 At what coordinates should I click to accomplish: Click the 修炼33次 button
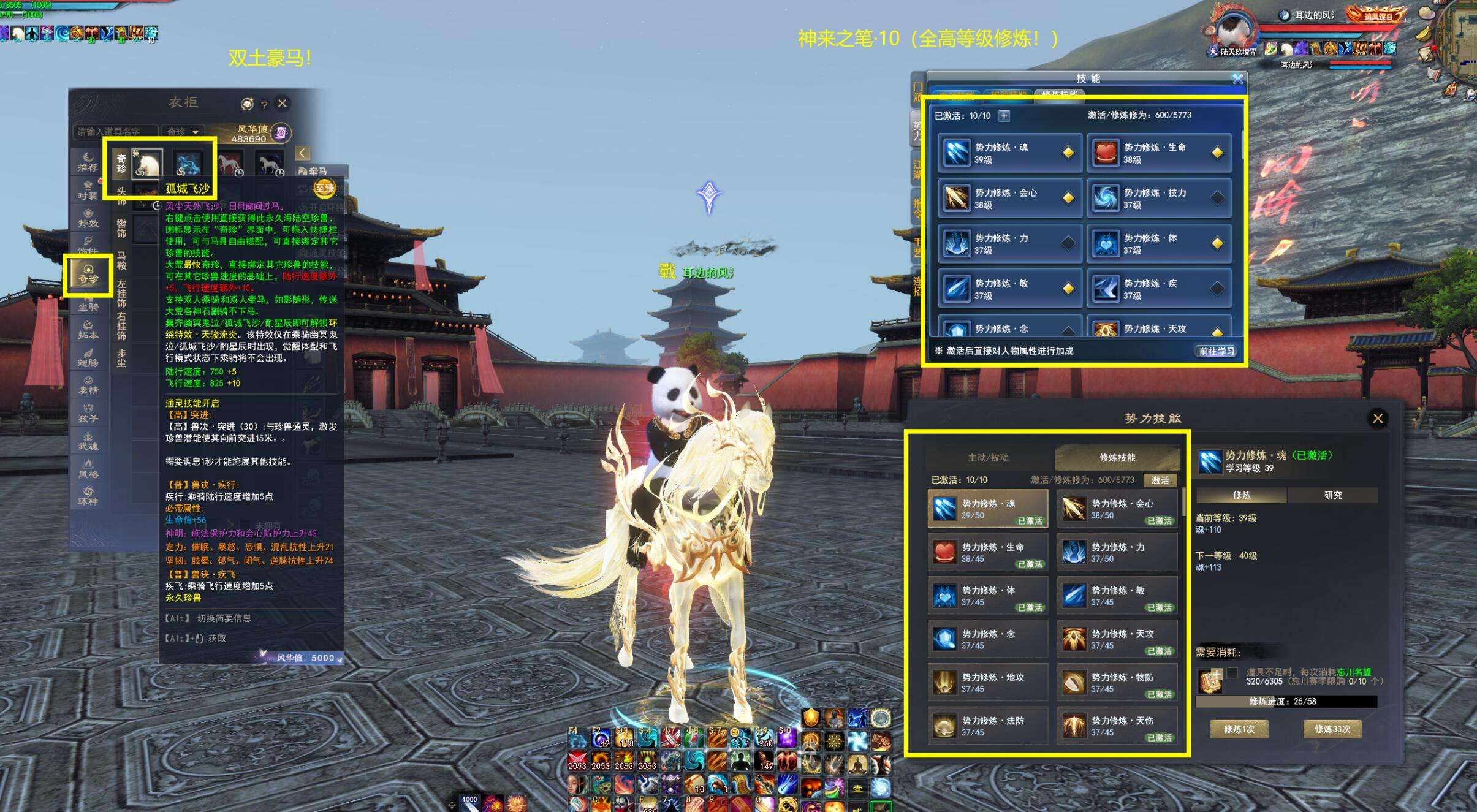(1332, 729)
